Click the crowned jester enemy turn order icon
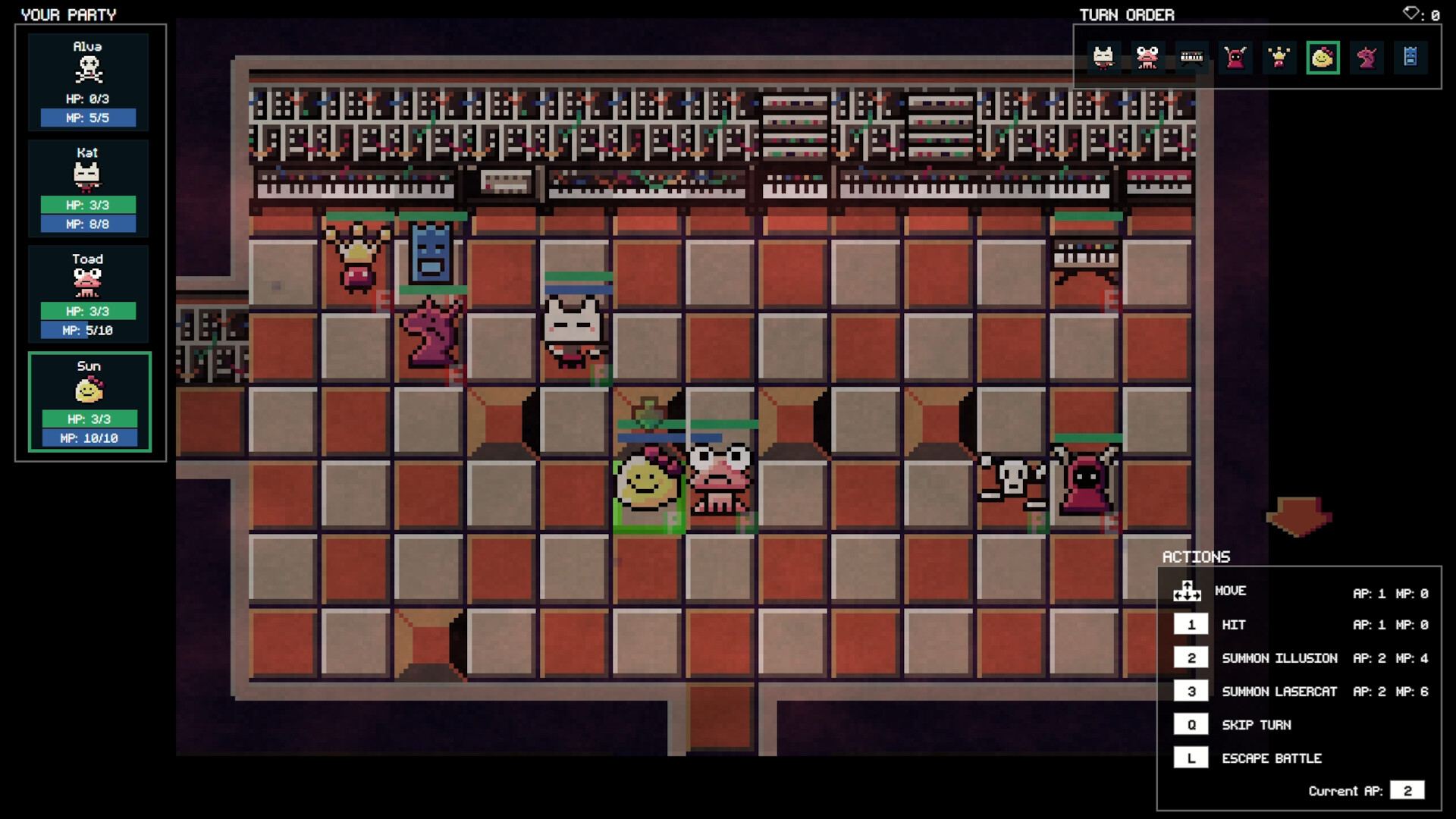The width and height of the screenshot is (1456, 819). tap(1280, 57)
